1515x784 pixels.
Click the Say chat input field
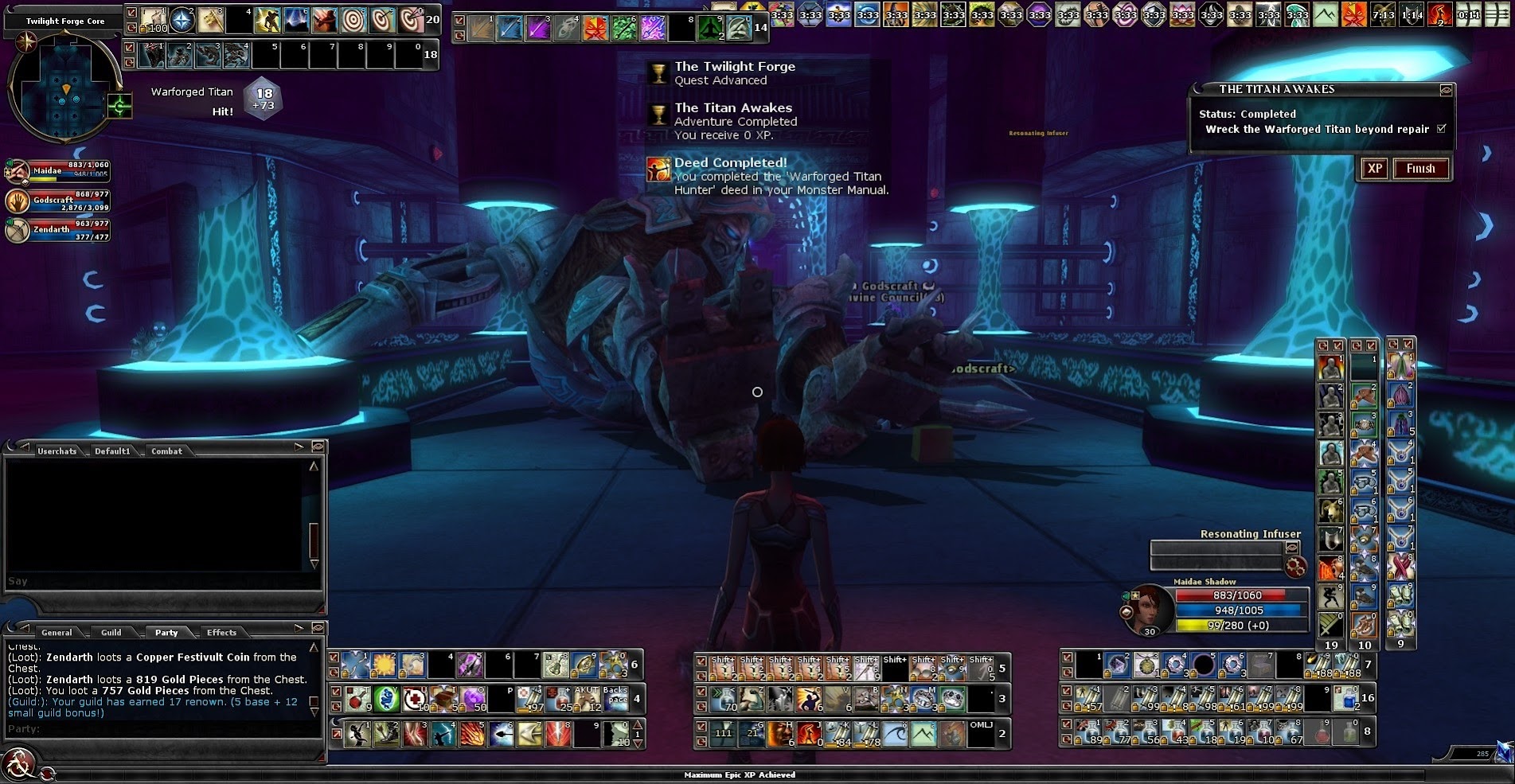click(151, 581)
